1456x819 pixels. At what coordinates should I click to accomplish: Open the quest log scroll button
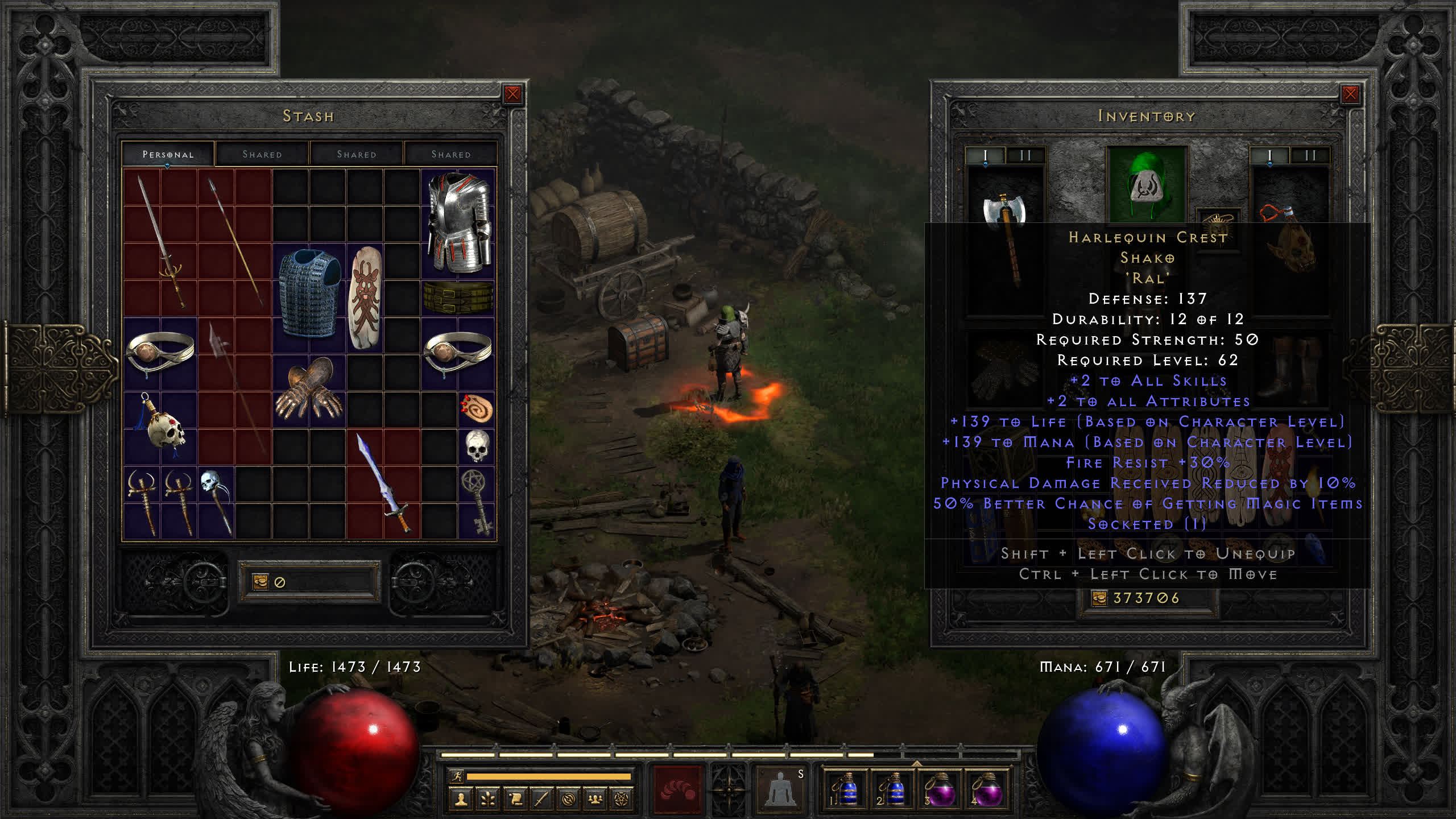click(x=515, y=800)
